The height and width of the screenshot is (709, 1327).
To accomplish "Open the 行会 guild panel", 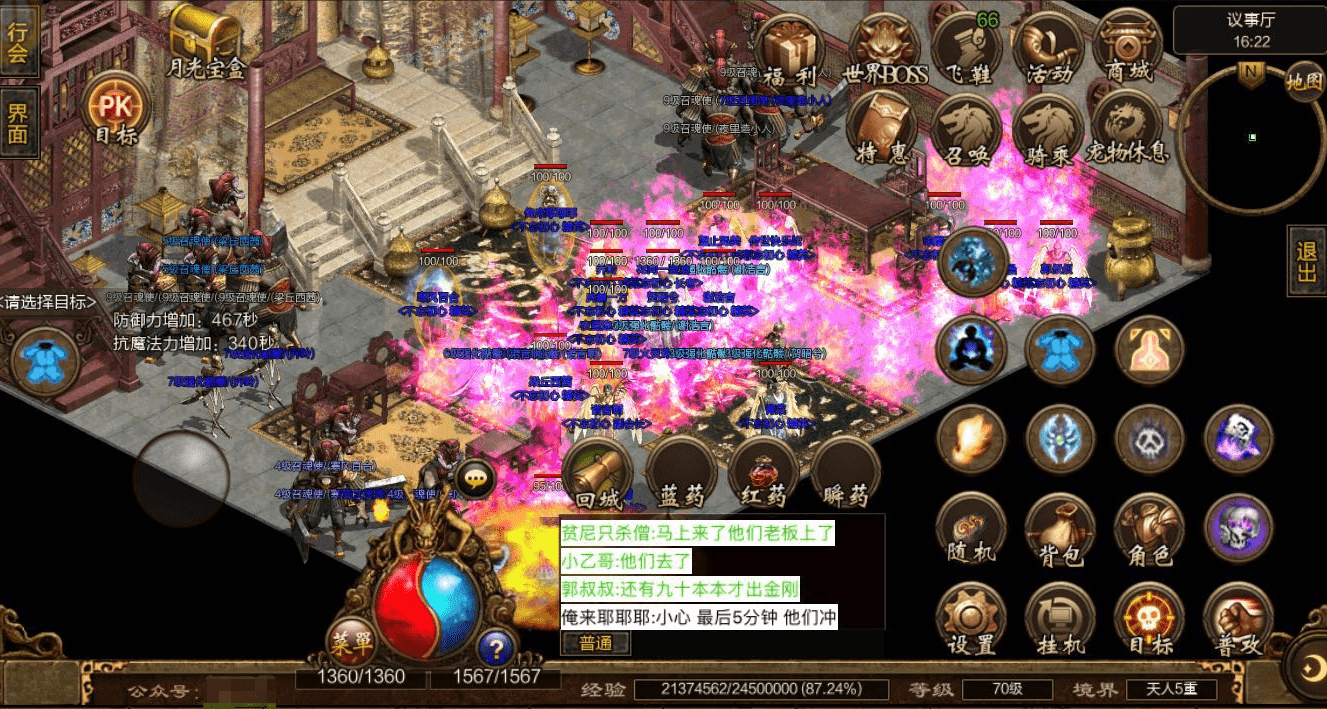I will (18, 41).
